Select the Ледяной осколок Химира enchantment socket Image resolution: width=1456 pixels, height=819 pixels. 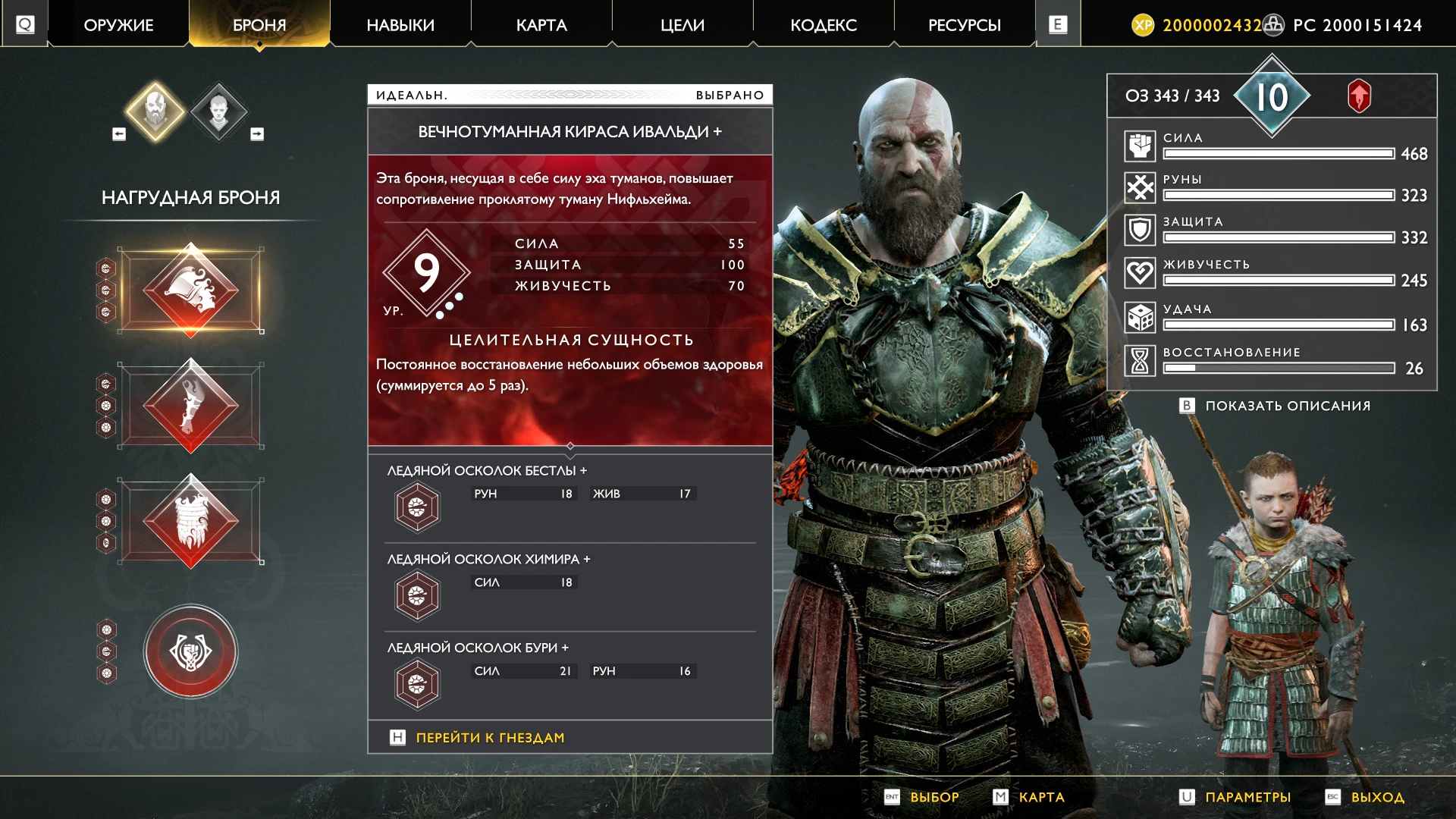click(x=416, y=594)
